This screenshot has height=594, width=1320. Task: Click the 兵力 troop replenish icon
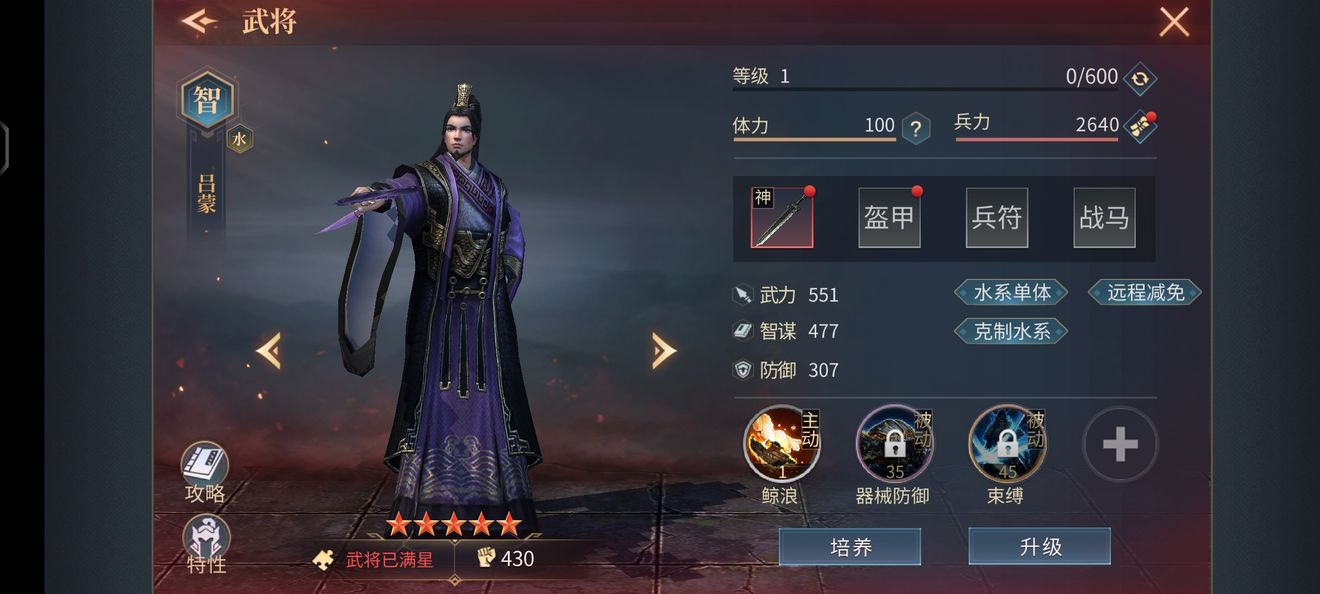pyautogui.click(x=1140, y=126)
